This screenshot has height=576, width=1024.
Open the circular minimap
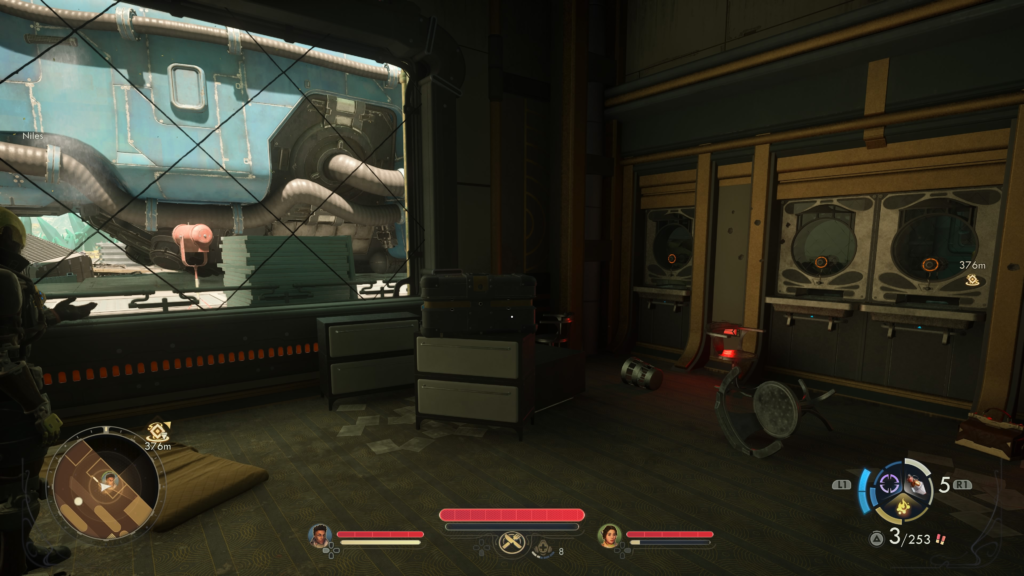click(104, 487)
